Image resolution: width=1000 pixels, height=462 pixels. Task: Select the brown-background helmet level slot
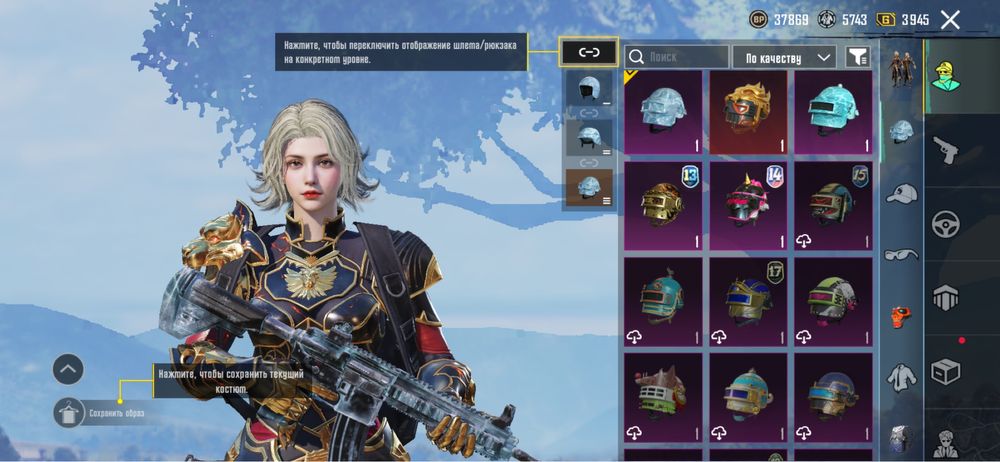[588, 188]
